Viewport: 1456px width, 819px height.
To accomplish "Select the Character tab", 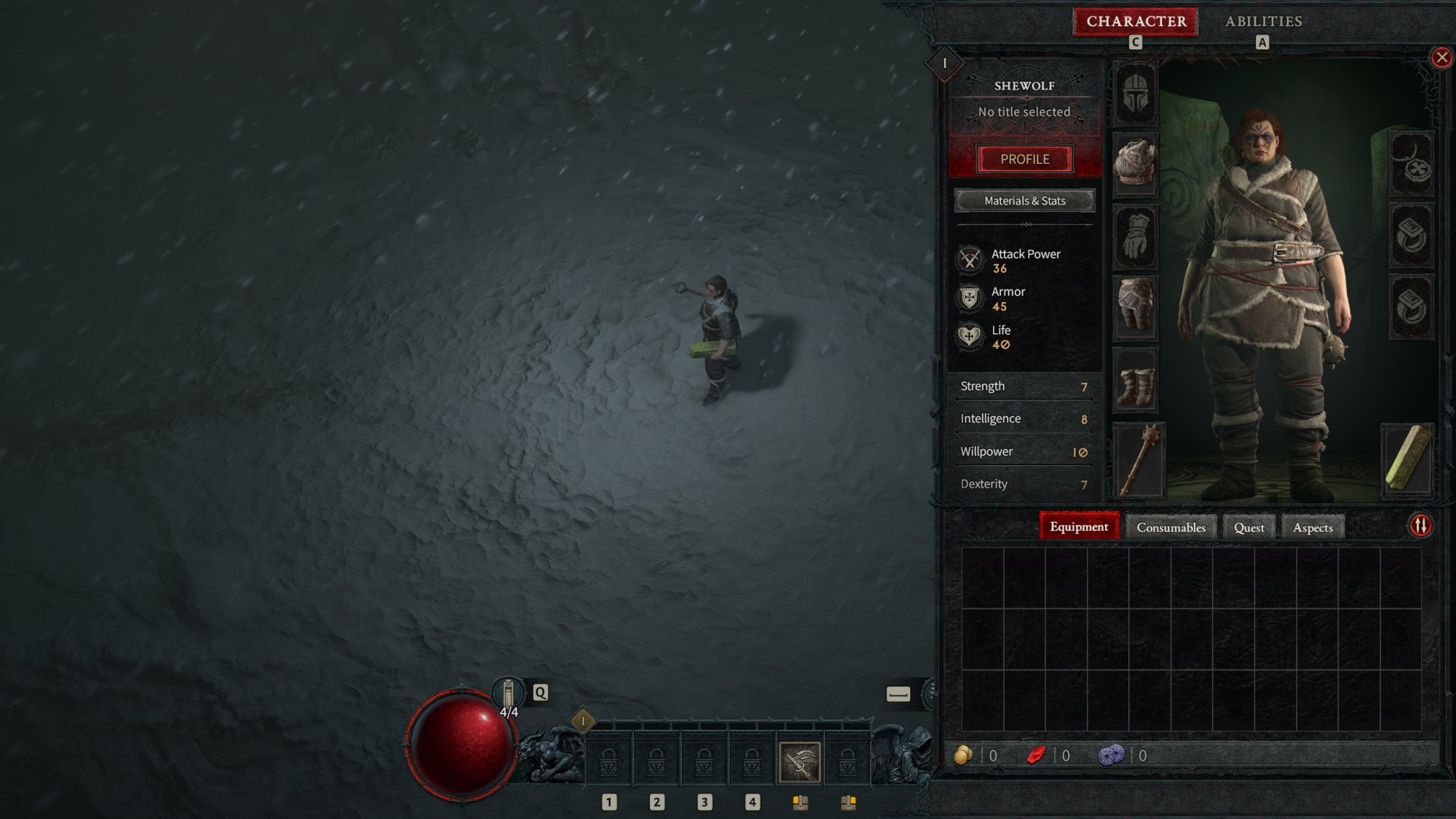I will pos(1136,21).
